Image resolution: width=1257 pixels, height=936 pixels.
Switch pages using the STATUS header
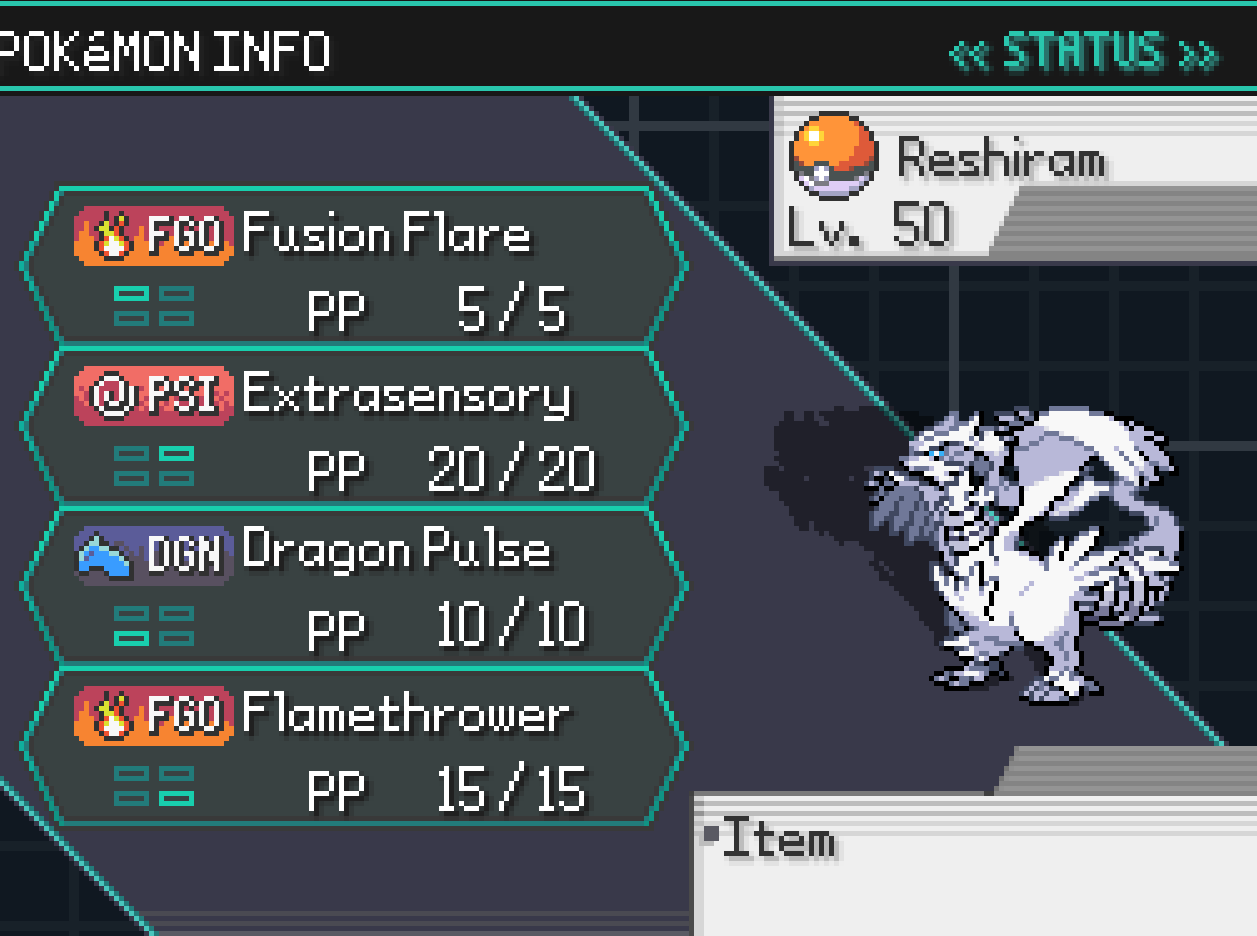(1083, 52)
